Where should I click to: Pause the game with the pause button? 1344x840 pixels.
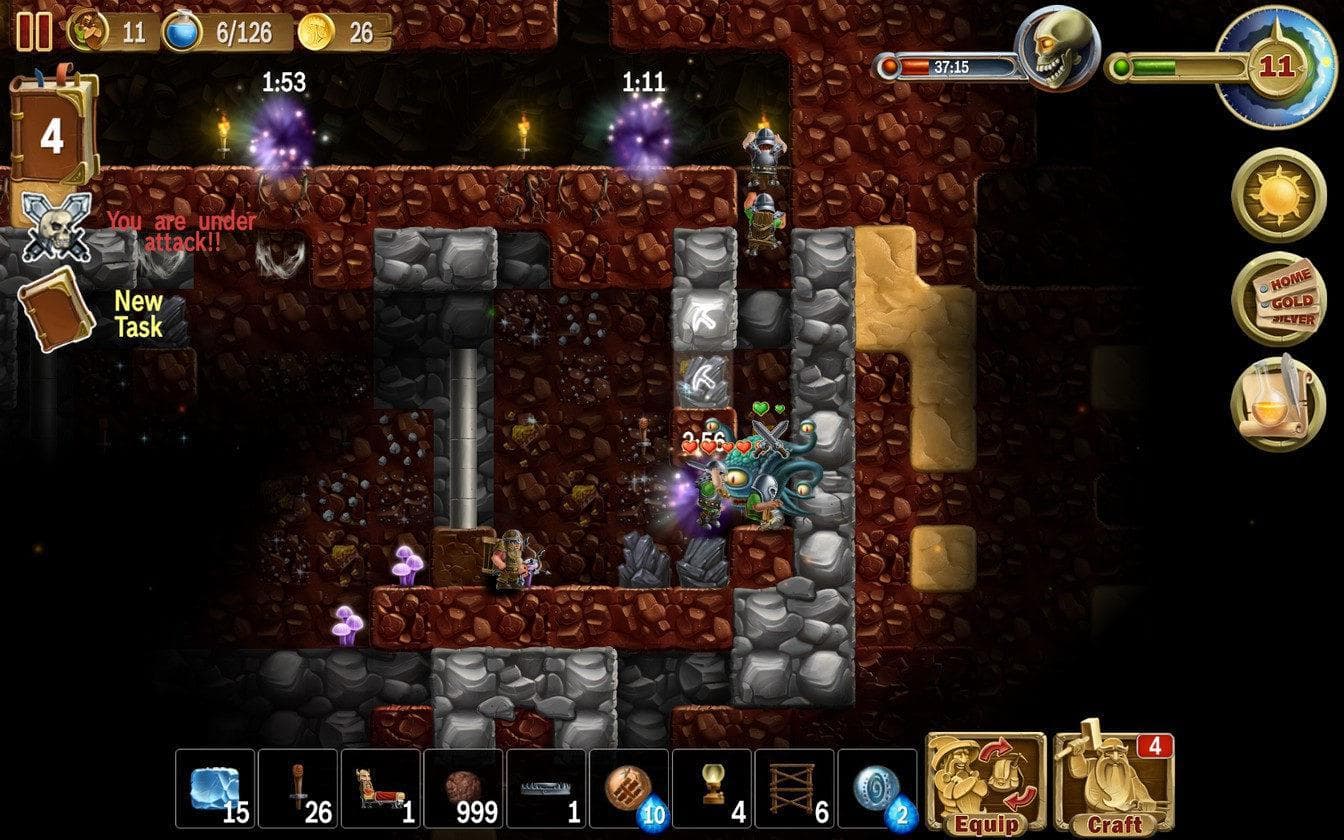pyautogui.click(x=34, y=31)
